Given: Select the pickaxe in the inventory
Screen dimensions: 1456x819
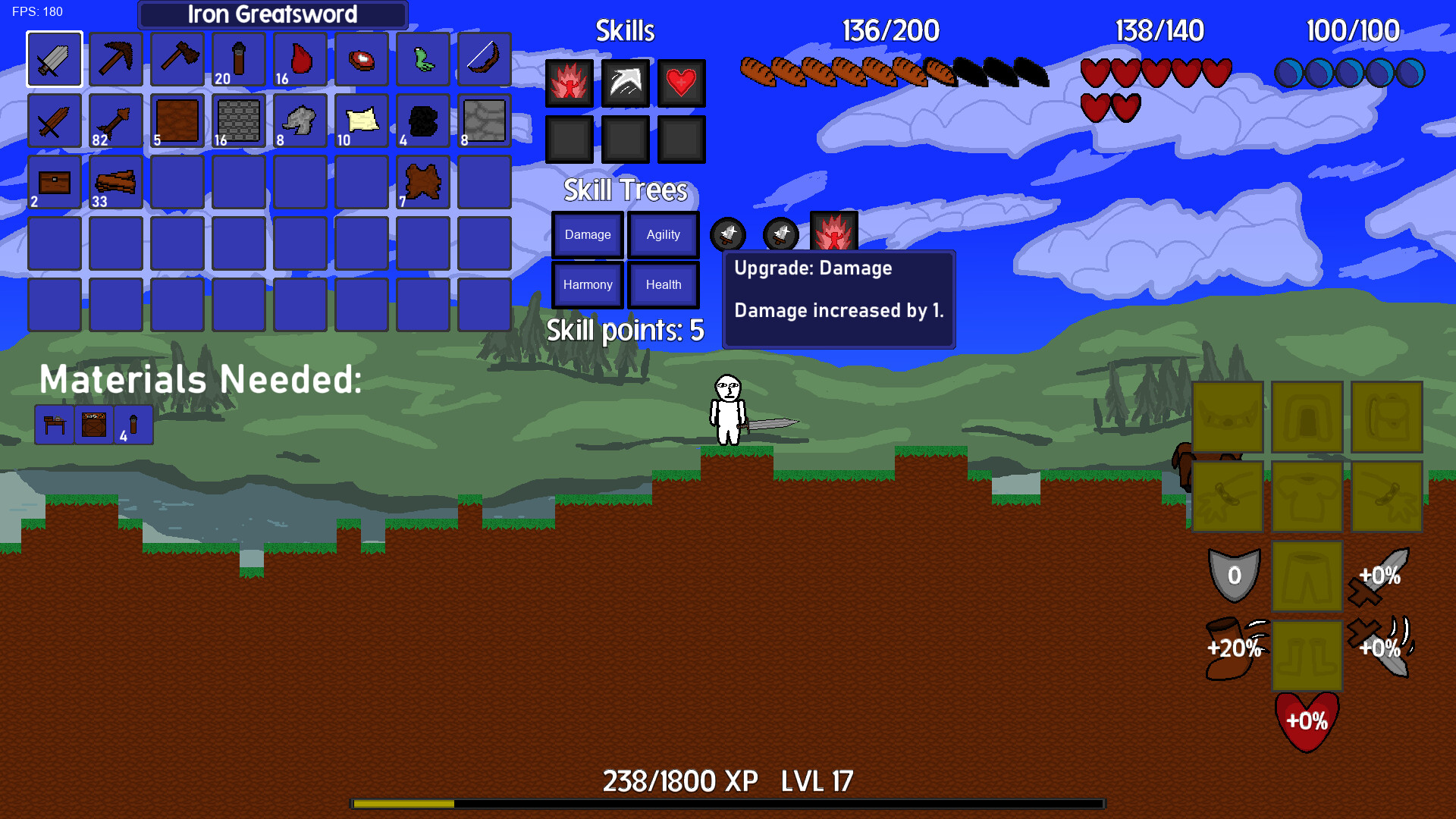Looking at the screenshot, I should coord(115,59).
